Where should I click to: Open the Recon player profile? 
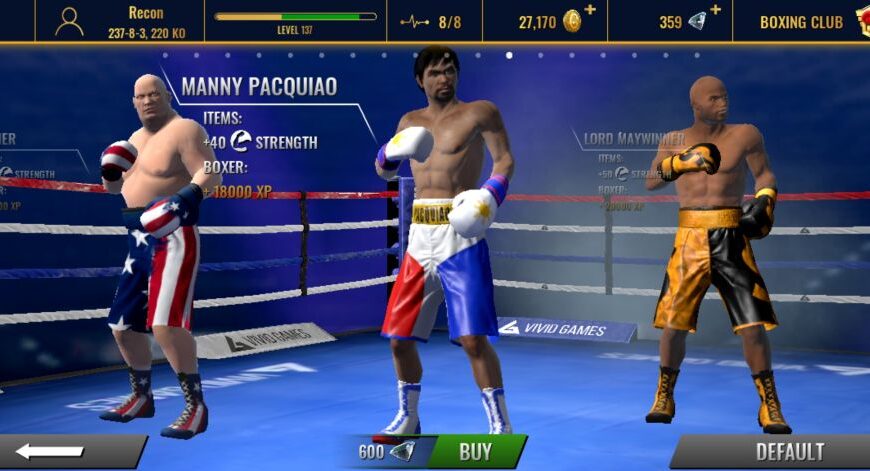click(x=119, y=21)
